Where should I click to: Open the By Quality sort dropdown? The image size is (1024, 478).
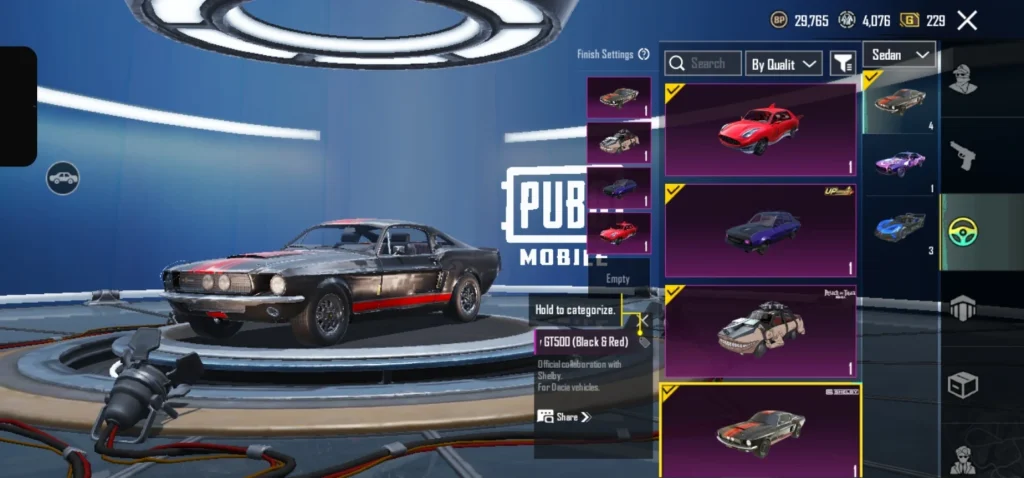click(x=784, y=63)
